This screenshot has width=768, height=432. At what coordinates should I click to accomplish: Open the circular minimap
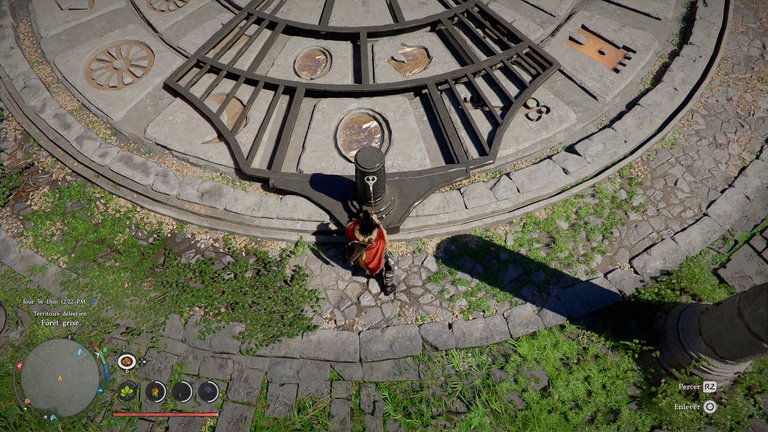tap(59, 379)
